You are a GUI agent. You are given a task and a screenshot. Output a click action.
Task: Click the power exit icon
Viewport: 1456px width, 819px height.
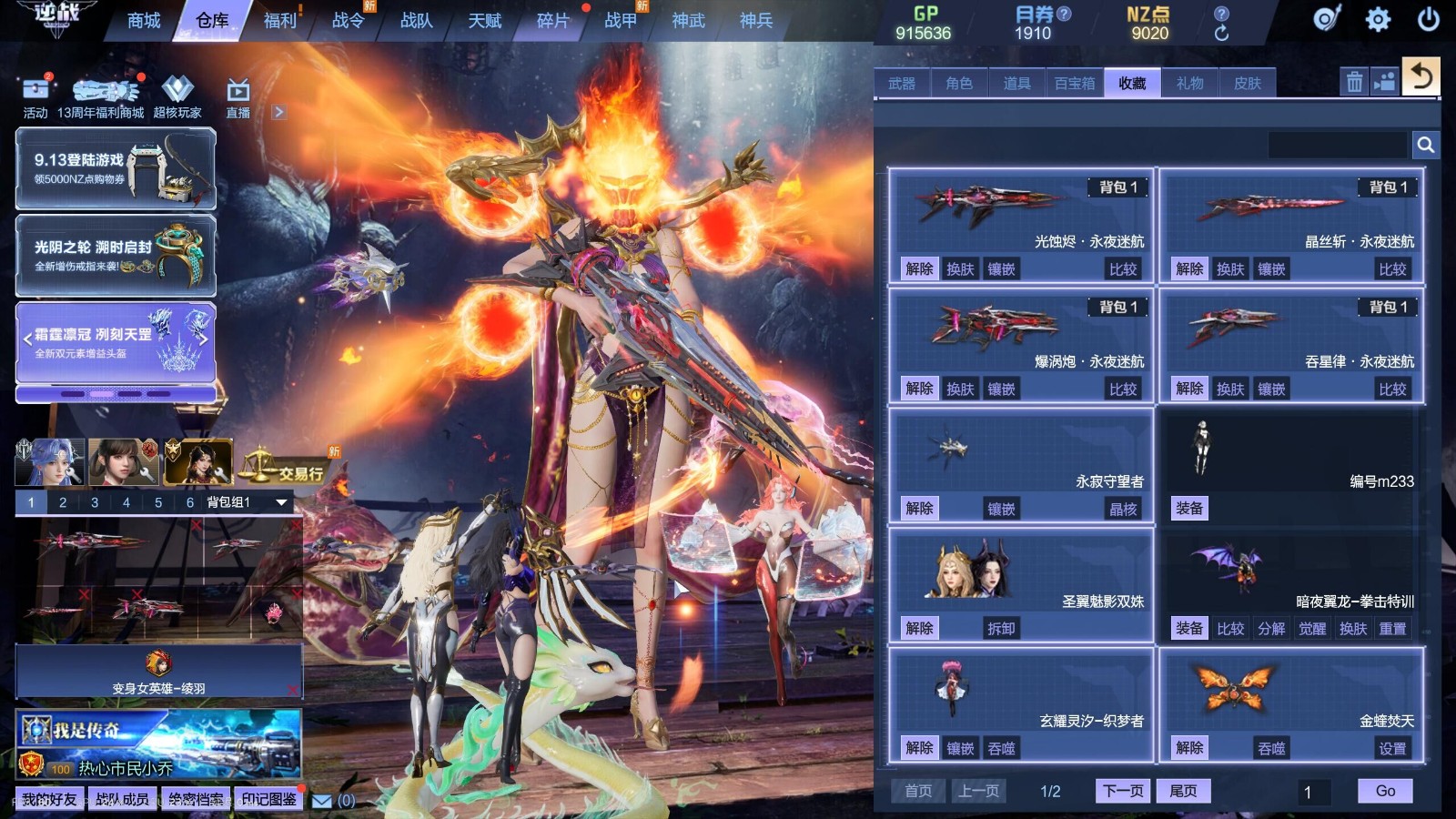(x=1428, y=19)
